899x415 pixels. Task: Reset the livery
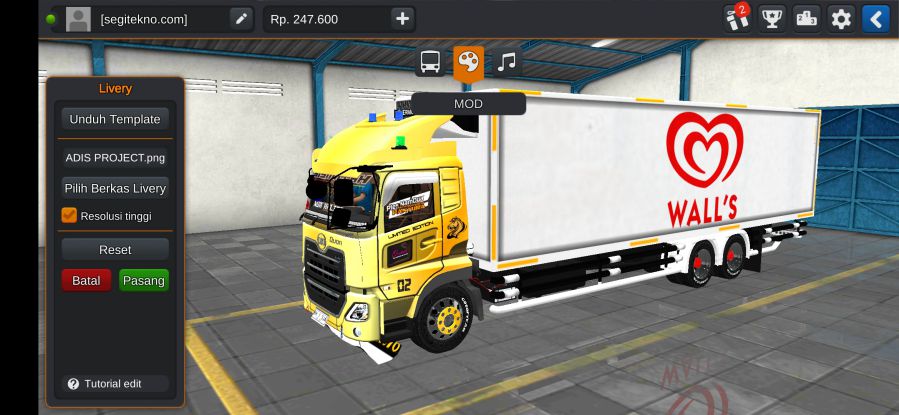click(x=114, y=249)
